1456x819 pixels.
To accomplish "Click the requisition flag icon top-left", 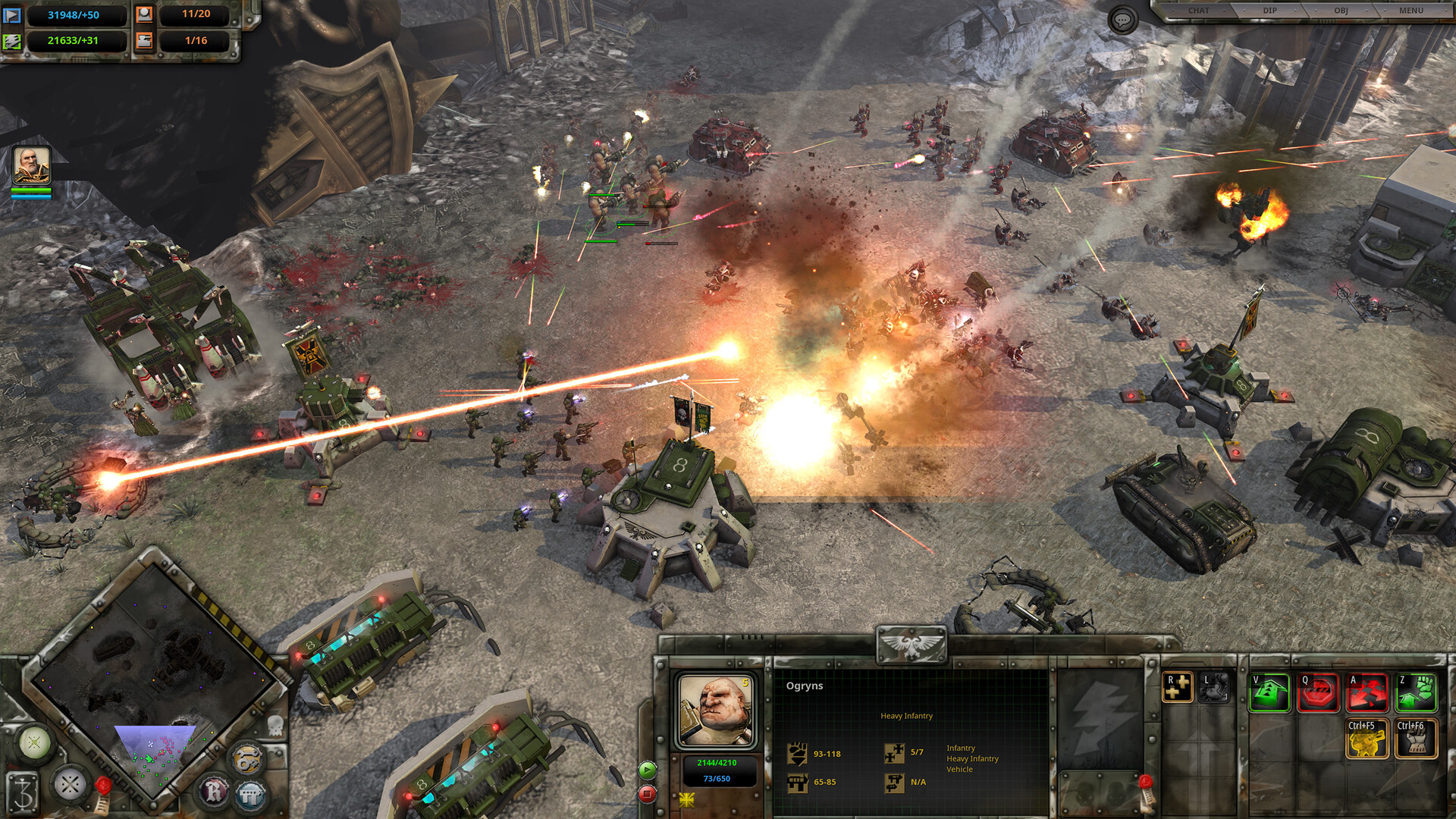I will (13, 15).
